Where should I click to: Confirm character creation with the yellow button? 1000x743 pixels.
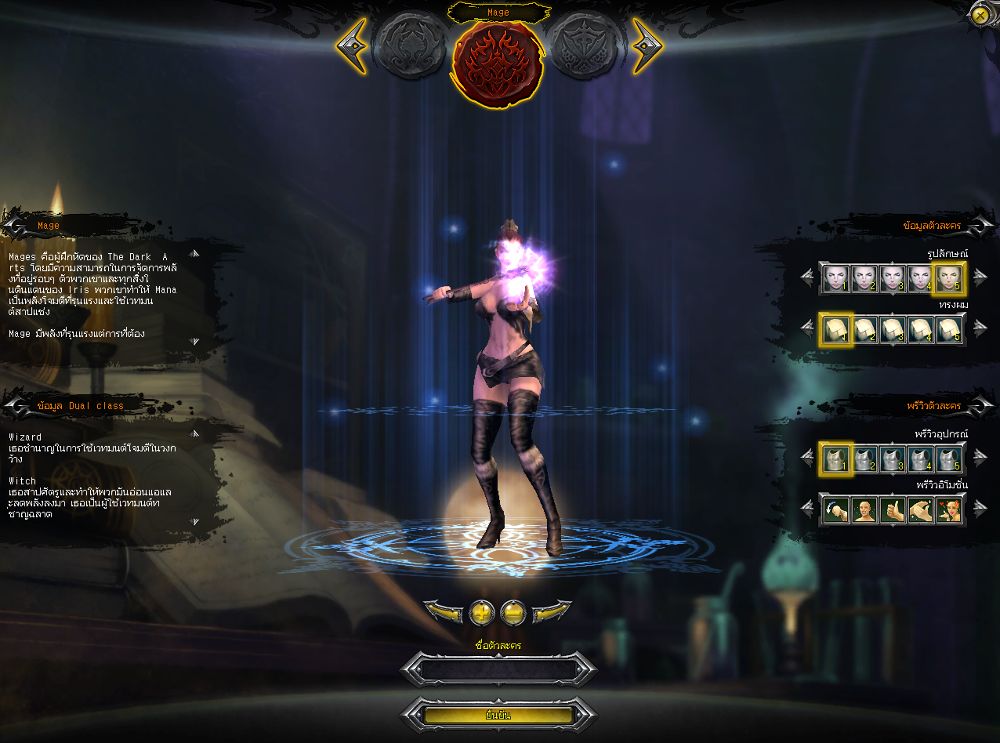498,715
